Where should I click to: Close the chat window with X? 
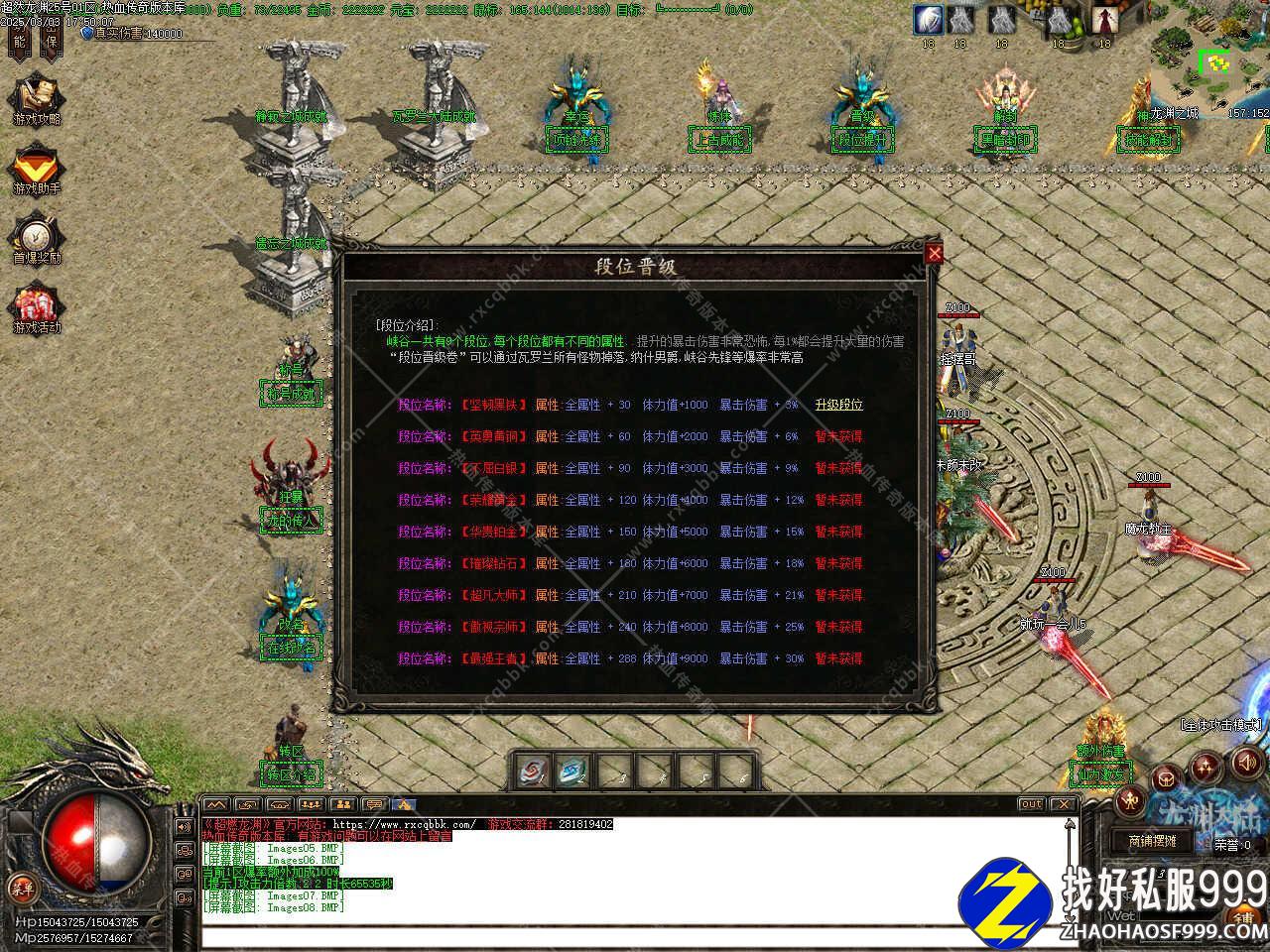tap(1063, 804)
